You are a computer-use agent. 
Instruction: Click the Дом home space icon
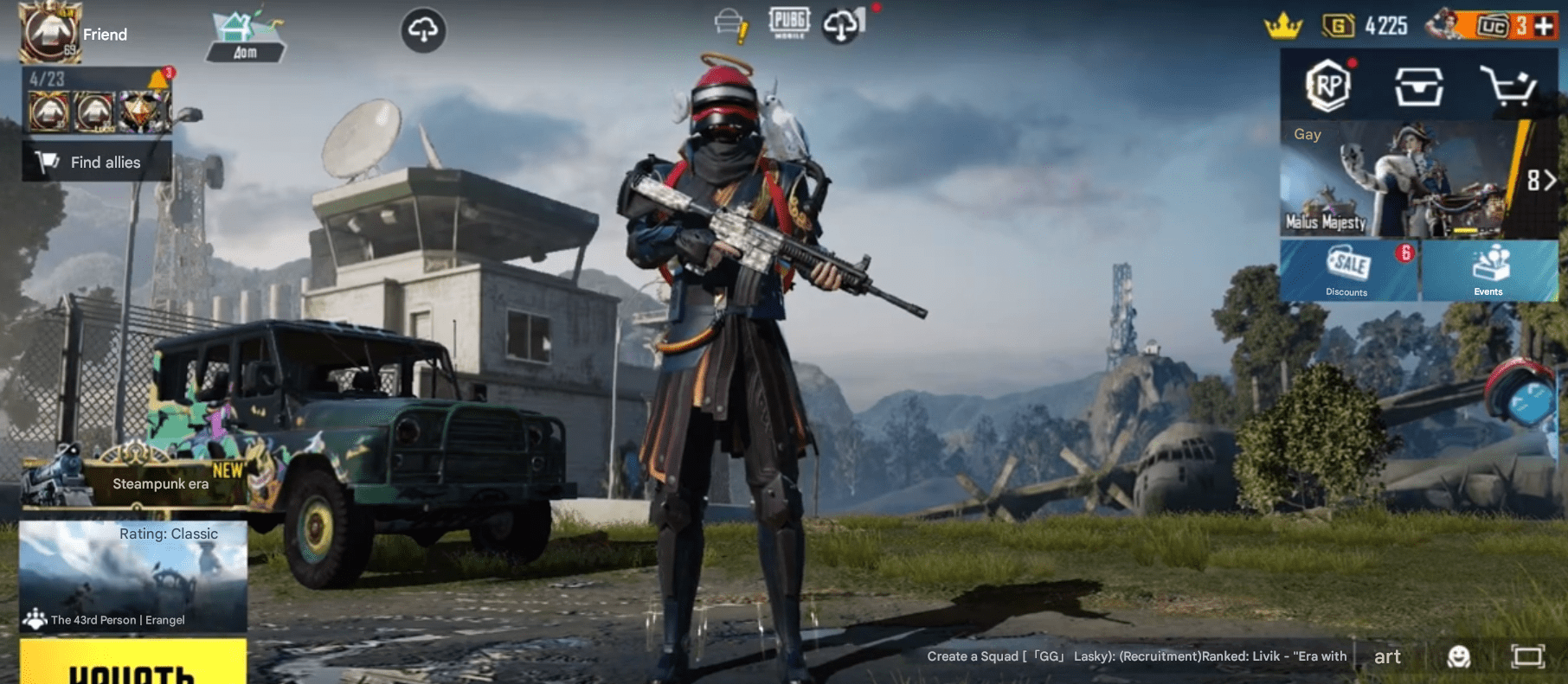(245, 29)
